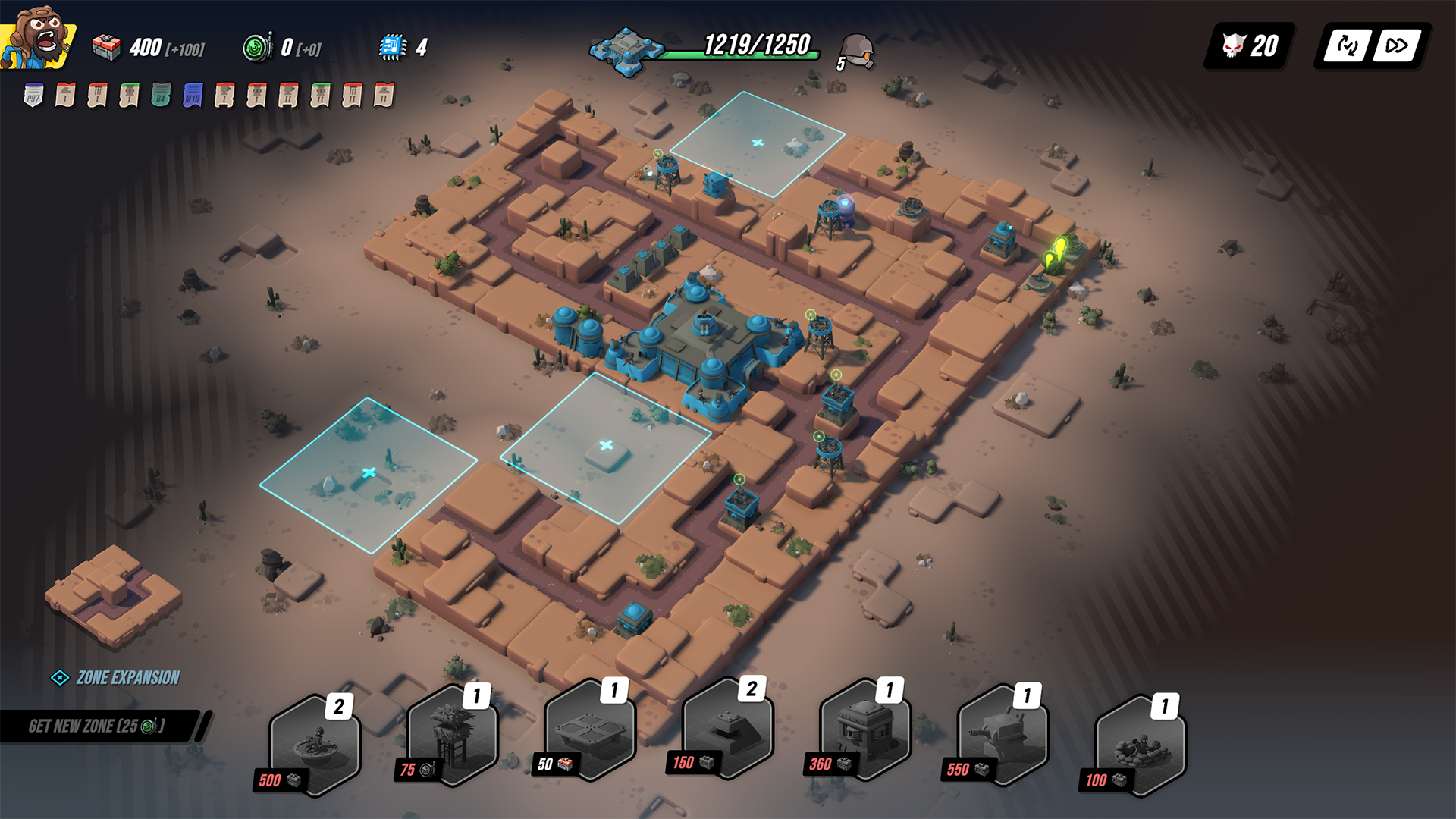This screenshot has width=1456, height=819.
Task: Open the P97 badge at top left
Action: 33,95
